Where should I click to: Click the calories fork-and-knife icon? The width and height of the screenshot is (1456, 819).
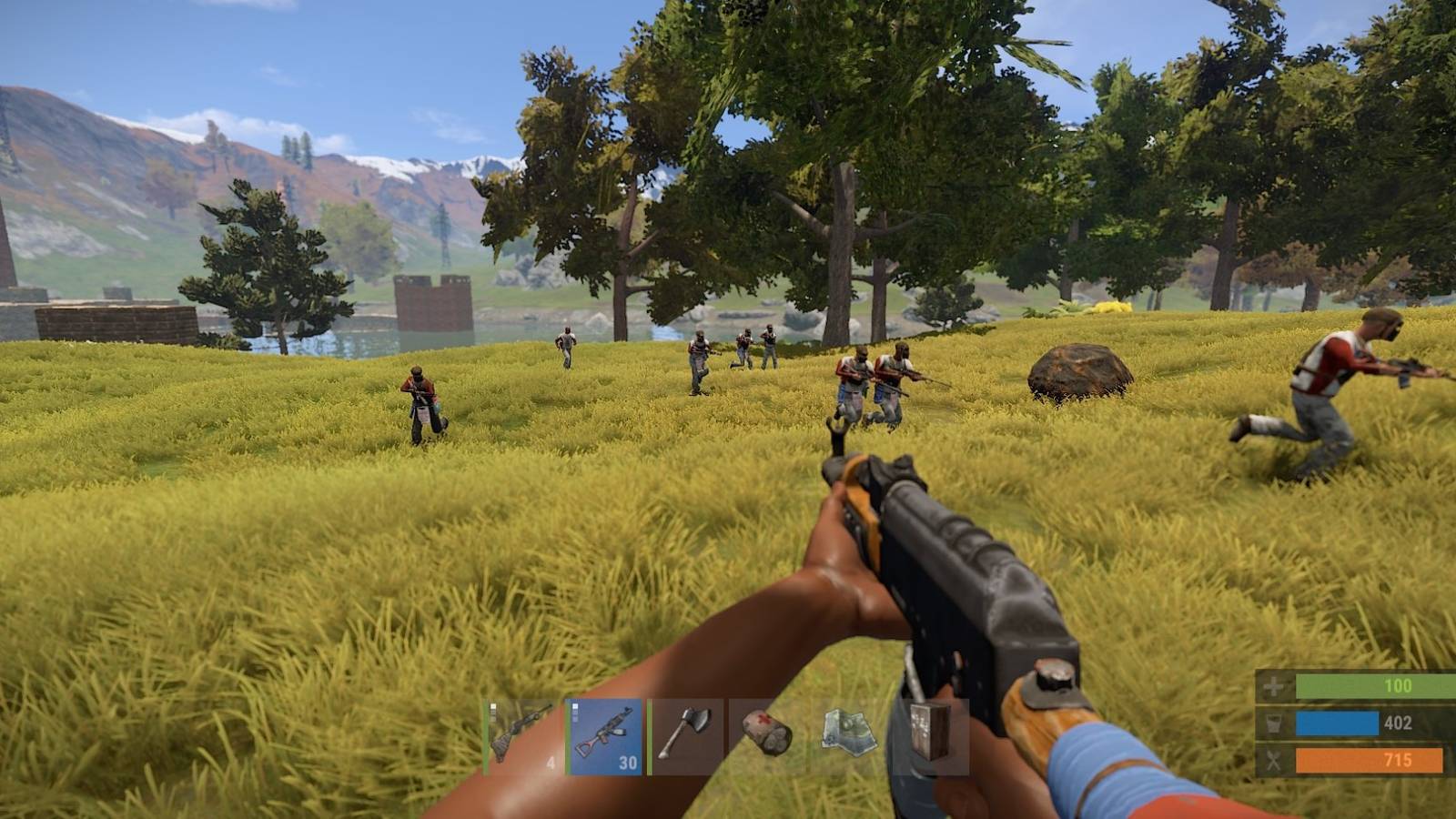[x=1273, y=761]
